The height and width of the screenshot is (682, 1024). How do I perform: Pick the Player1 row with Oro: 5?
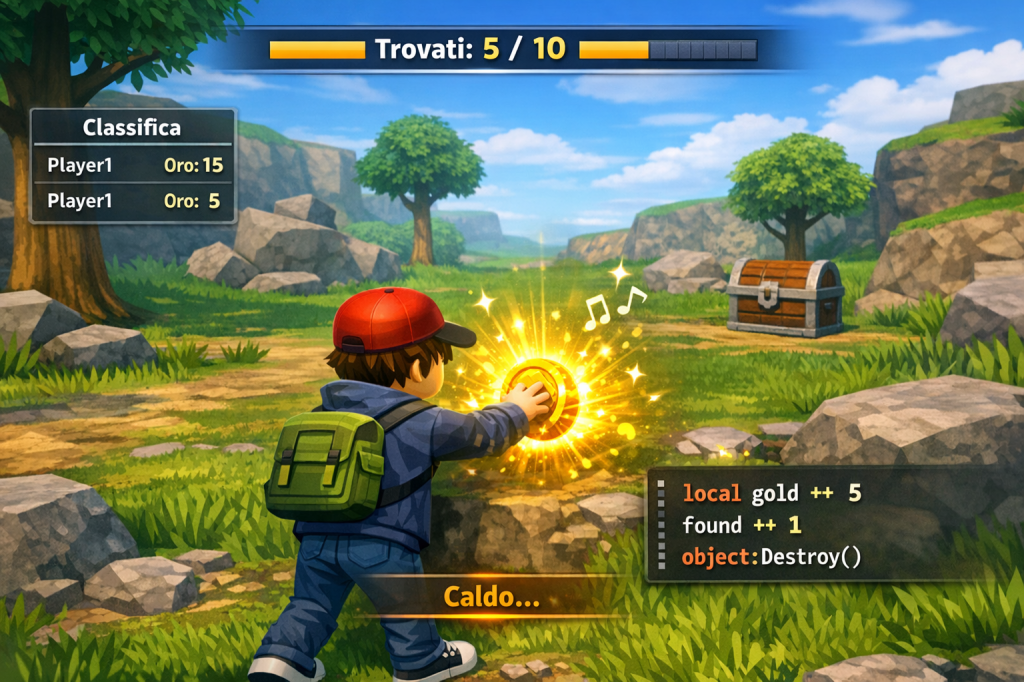pyautogui.click(x=133, y=201)
